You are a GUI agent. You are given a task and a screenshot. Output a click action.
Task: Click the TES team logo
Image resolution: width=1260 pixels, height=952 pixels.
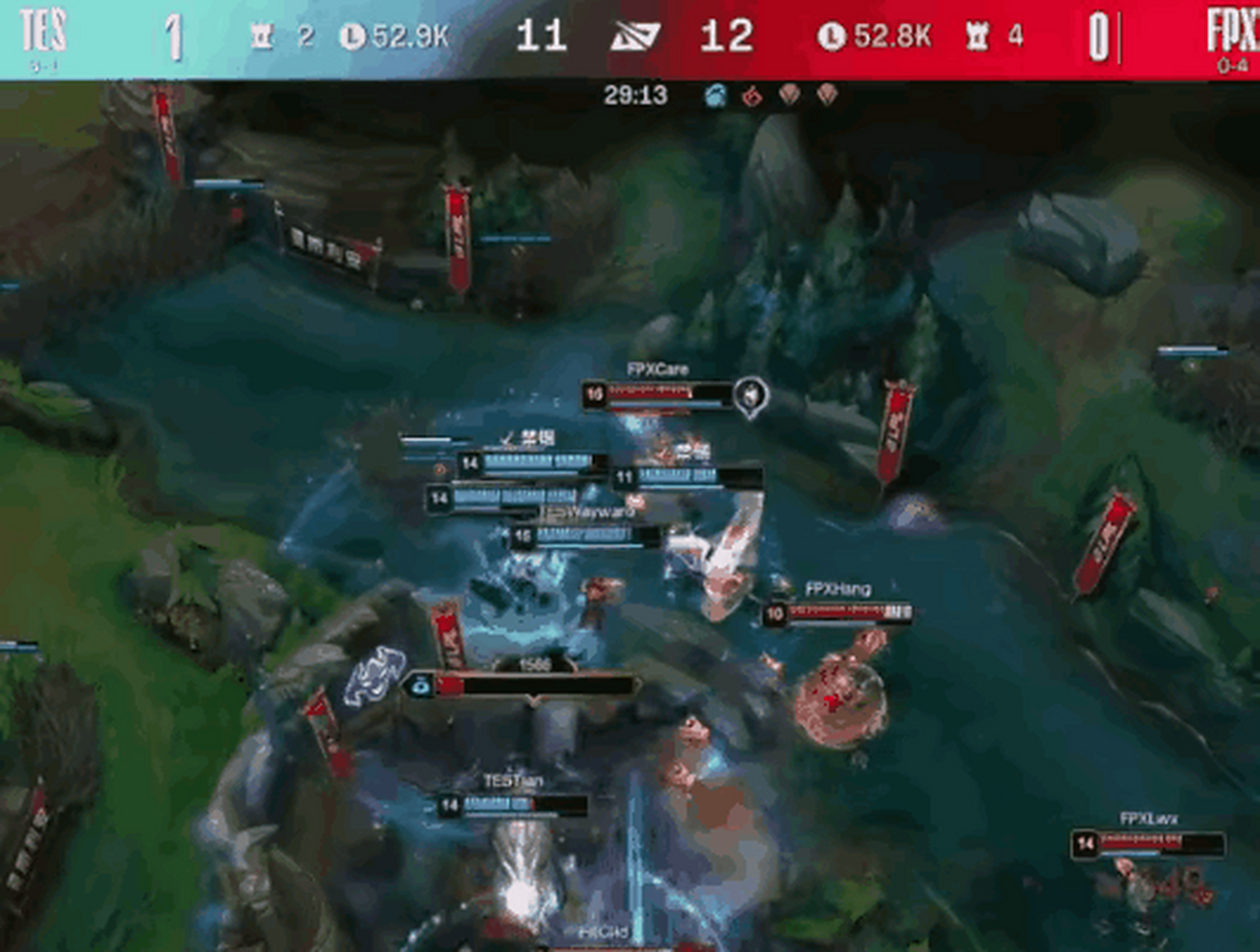(43, 31)
